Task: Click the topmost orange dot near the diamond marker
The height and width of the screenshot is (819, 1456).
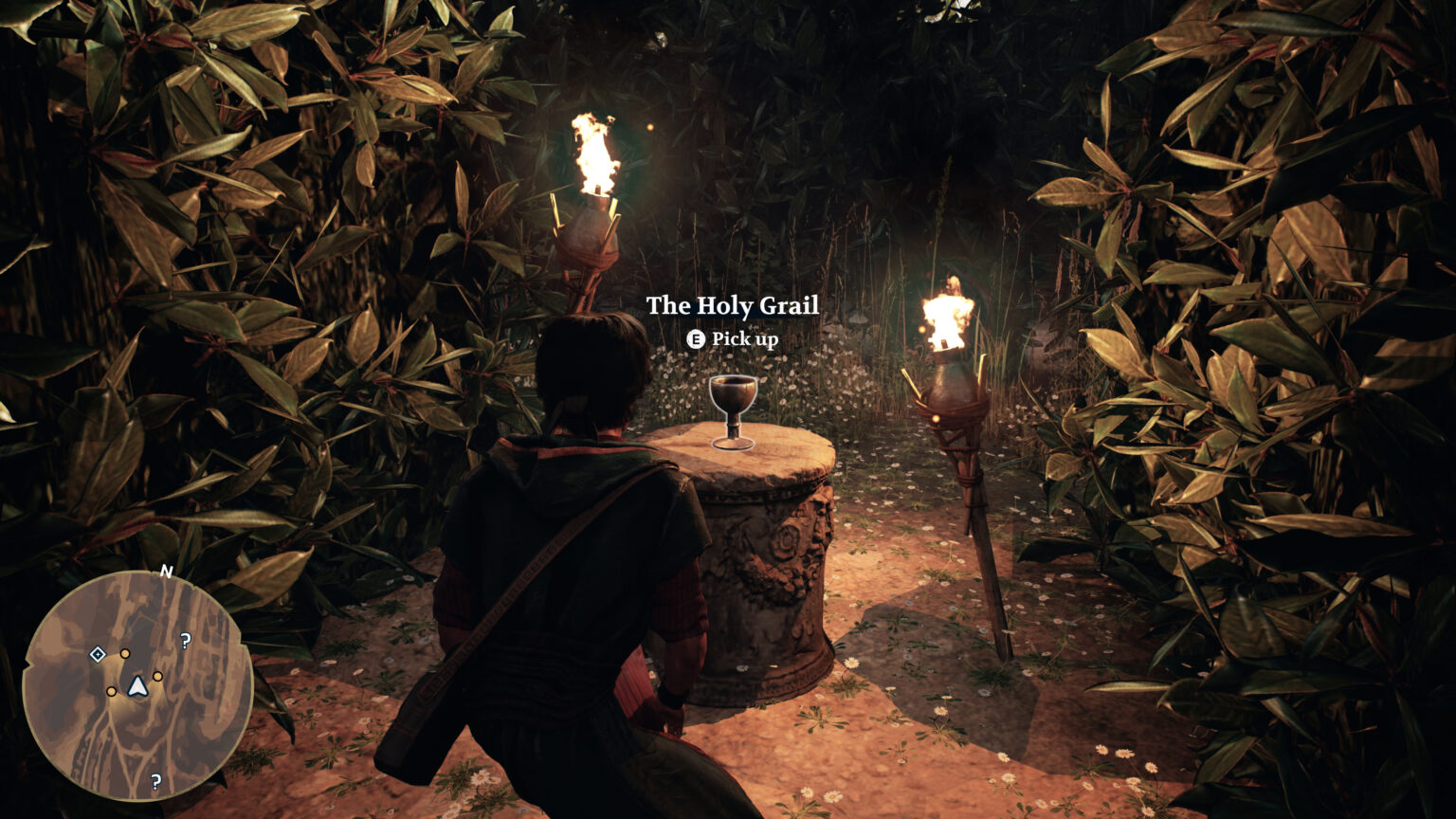Action: tap(125, 654)
